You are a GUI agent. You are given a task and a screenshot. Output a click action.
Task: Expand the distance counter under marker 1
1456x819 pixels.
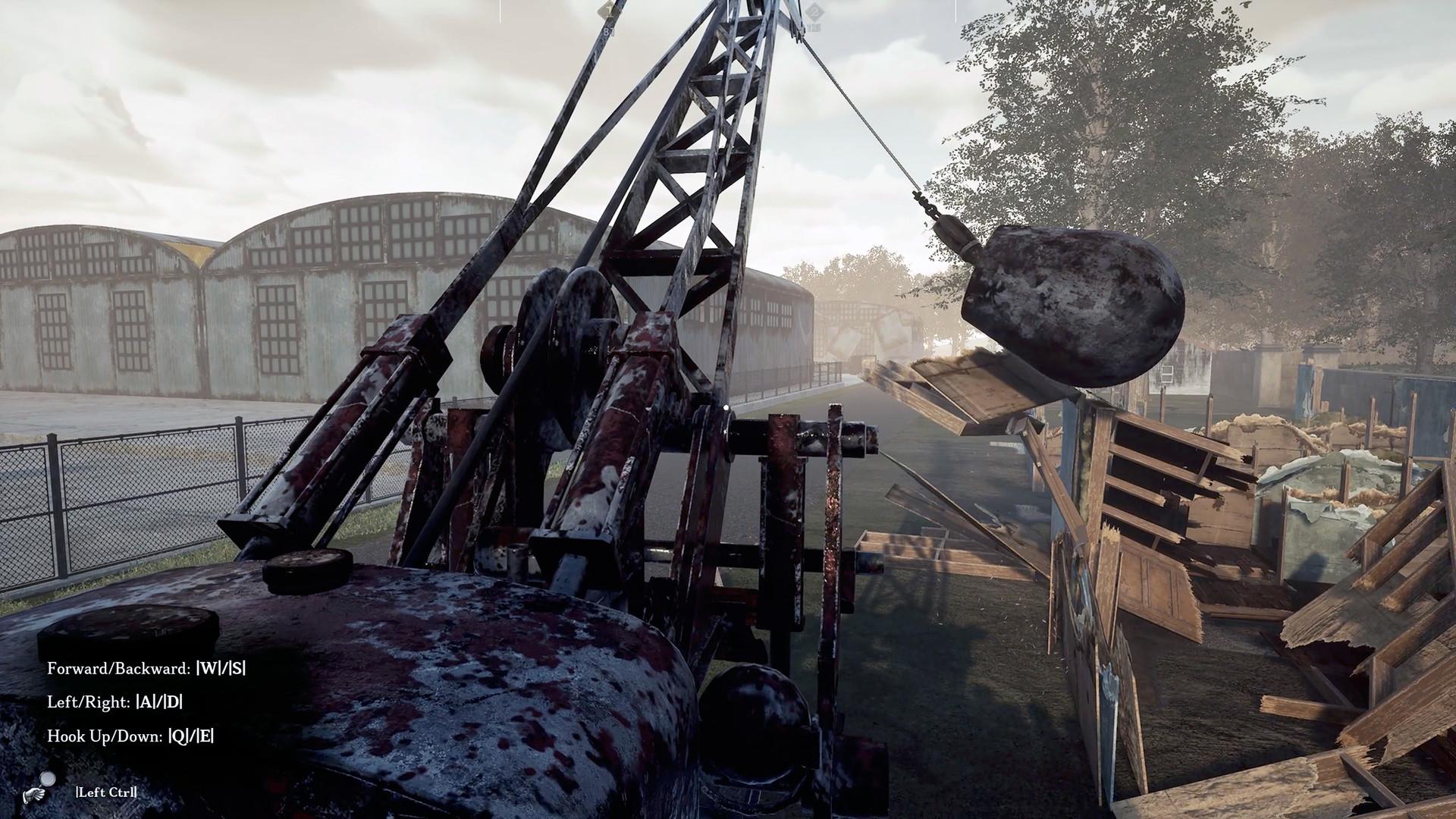609,30
